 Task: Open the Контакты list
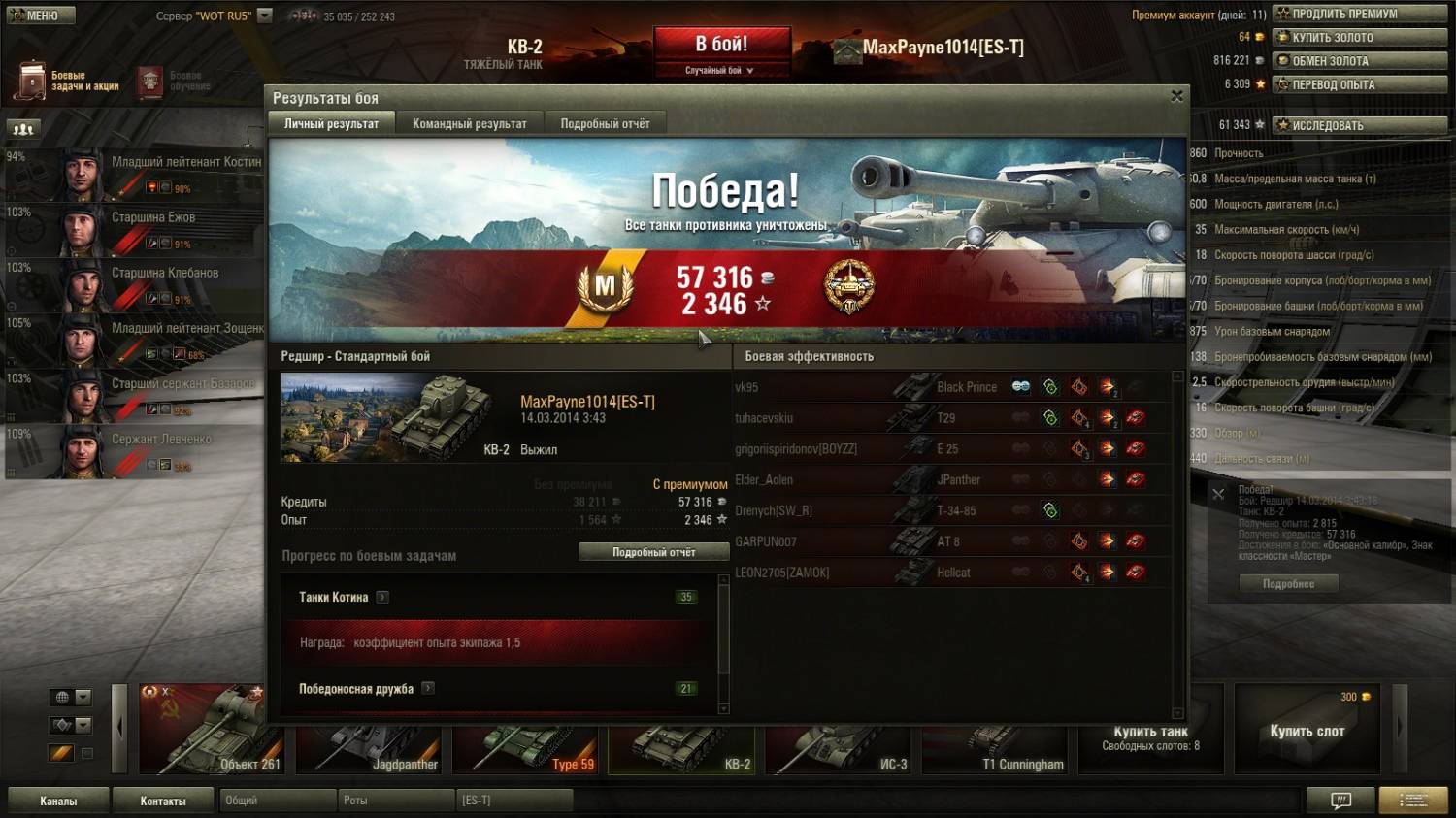[163, 801]
